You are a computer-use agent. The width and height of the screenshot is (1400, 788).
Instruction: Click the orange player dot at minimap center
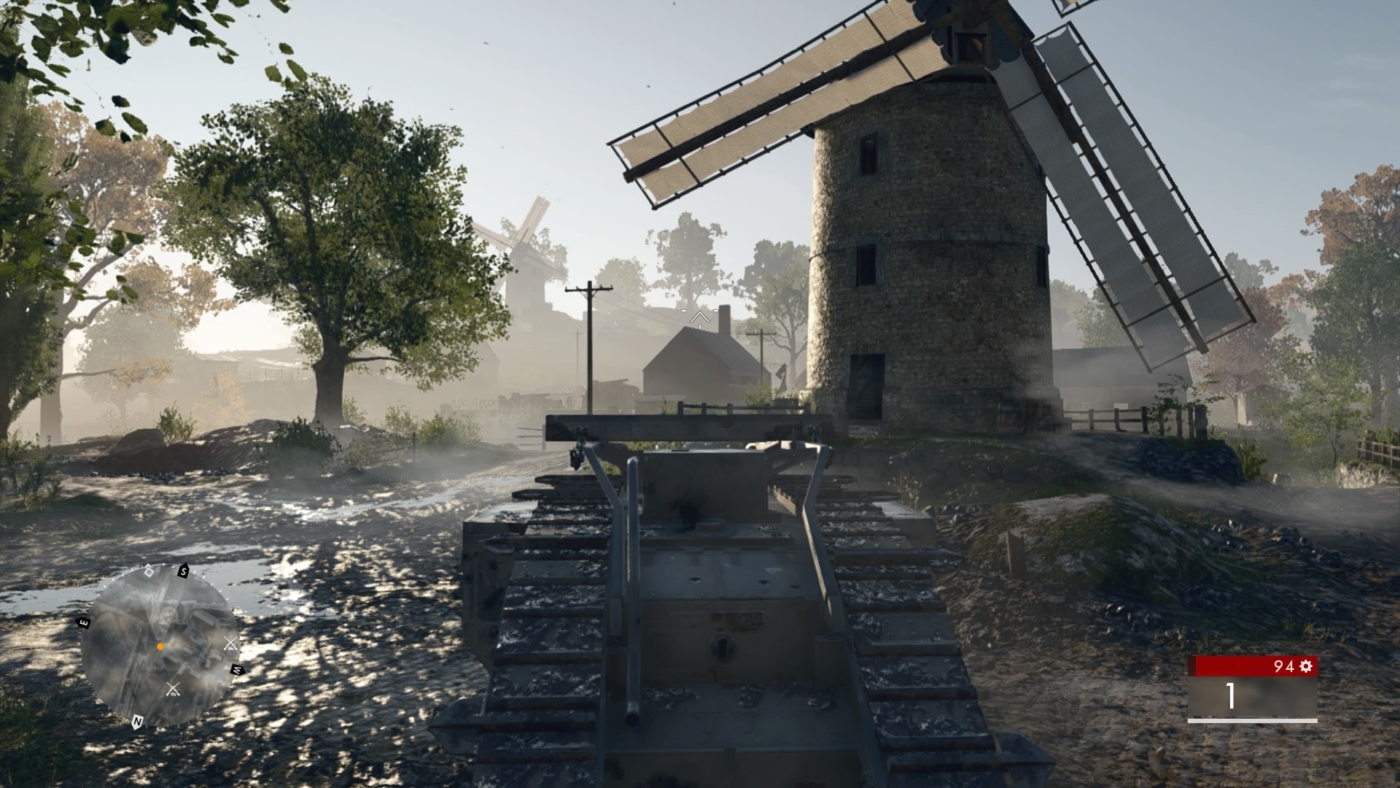160,646
